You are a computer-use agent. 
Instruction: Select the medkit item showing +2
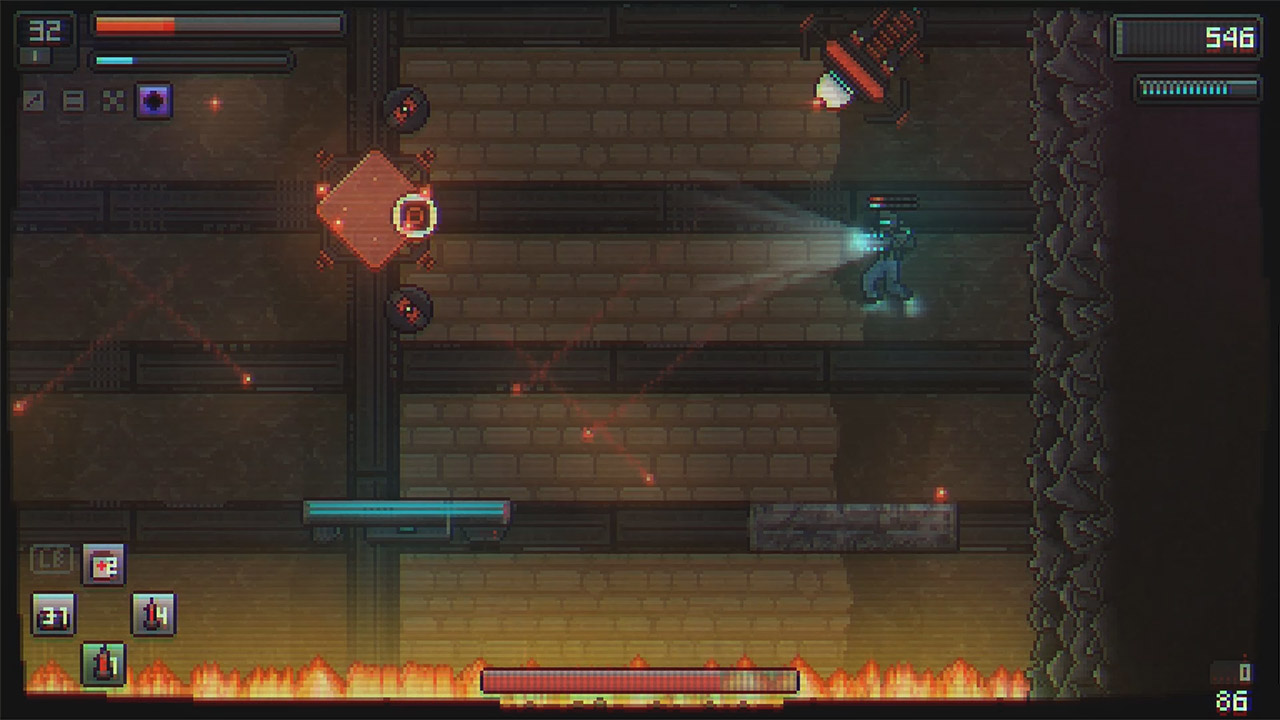click(103, 563)
